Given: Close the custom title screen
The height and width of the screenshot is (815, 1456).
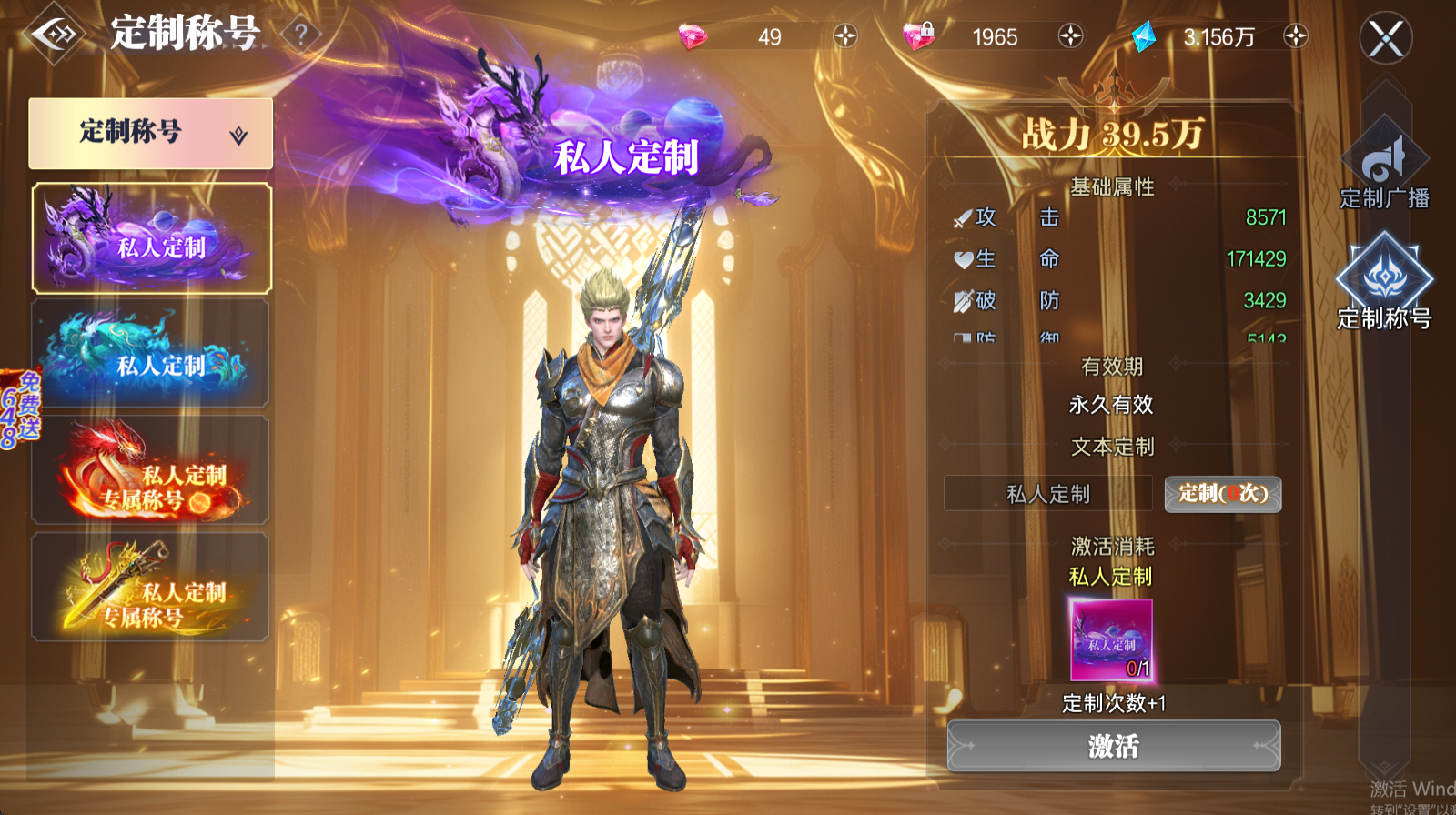Looking at the screenshot, I should pos(1385,38).
